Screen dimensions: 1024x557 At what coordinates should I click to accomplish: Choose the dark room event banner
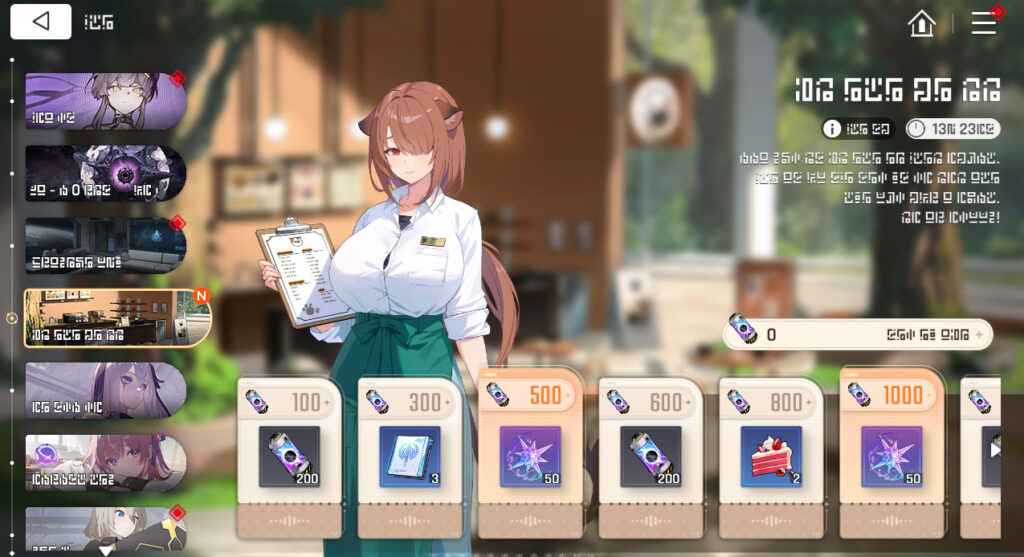click(x=105, y=246)
